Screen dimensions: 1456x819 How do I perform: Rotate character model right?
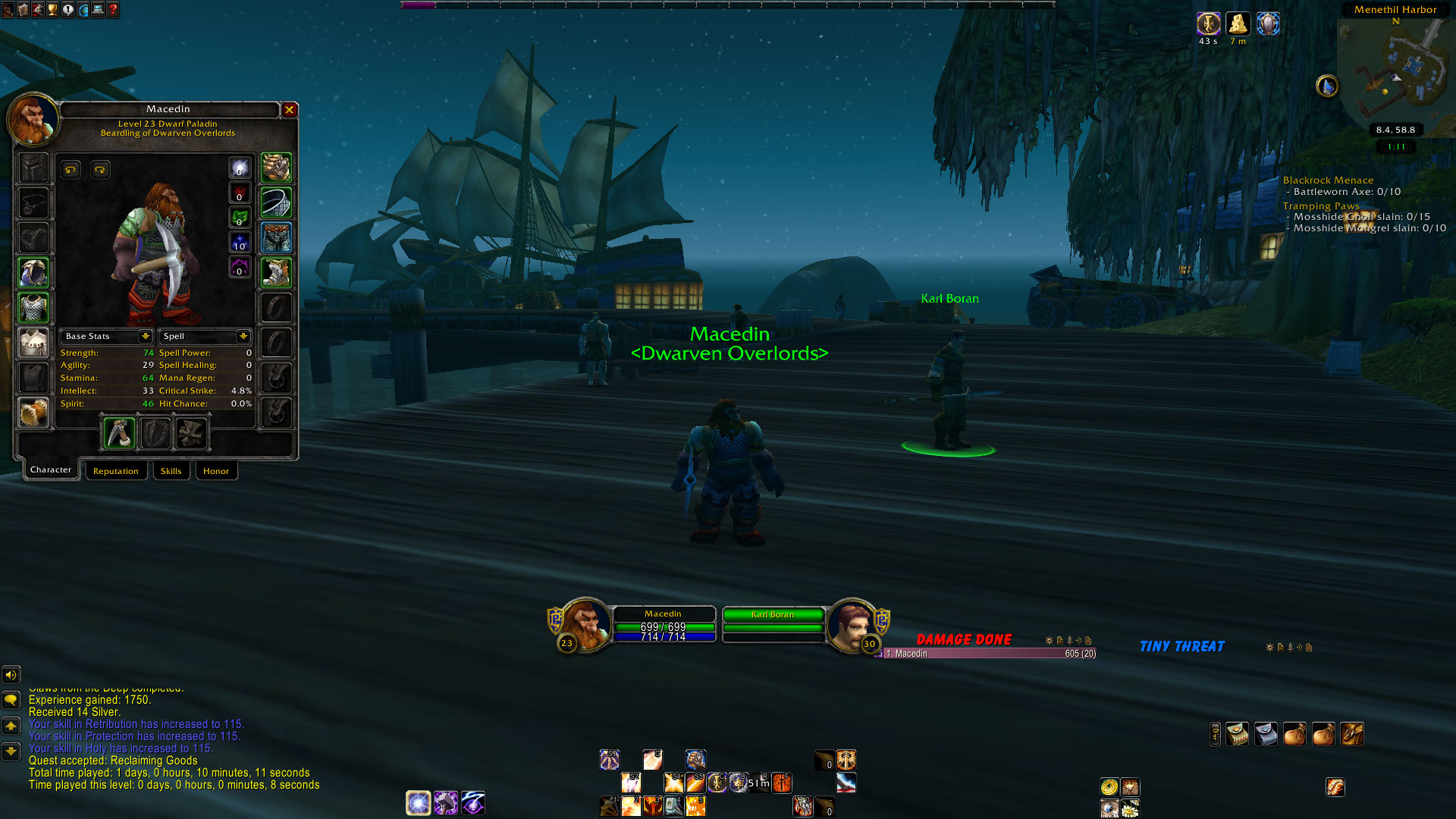pos(100,170)
